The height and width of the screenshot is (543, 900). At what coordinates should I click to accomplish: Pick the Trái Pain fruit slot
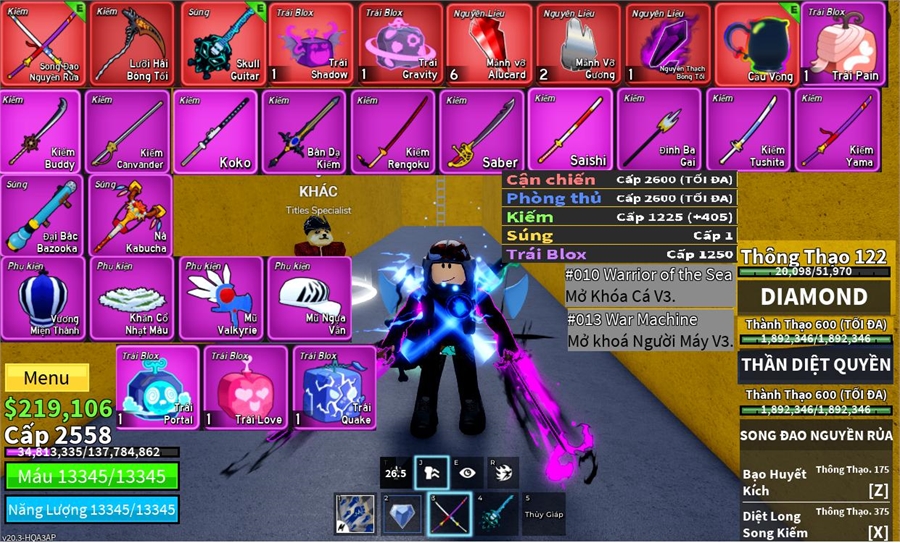[x=843, y=43]
